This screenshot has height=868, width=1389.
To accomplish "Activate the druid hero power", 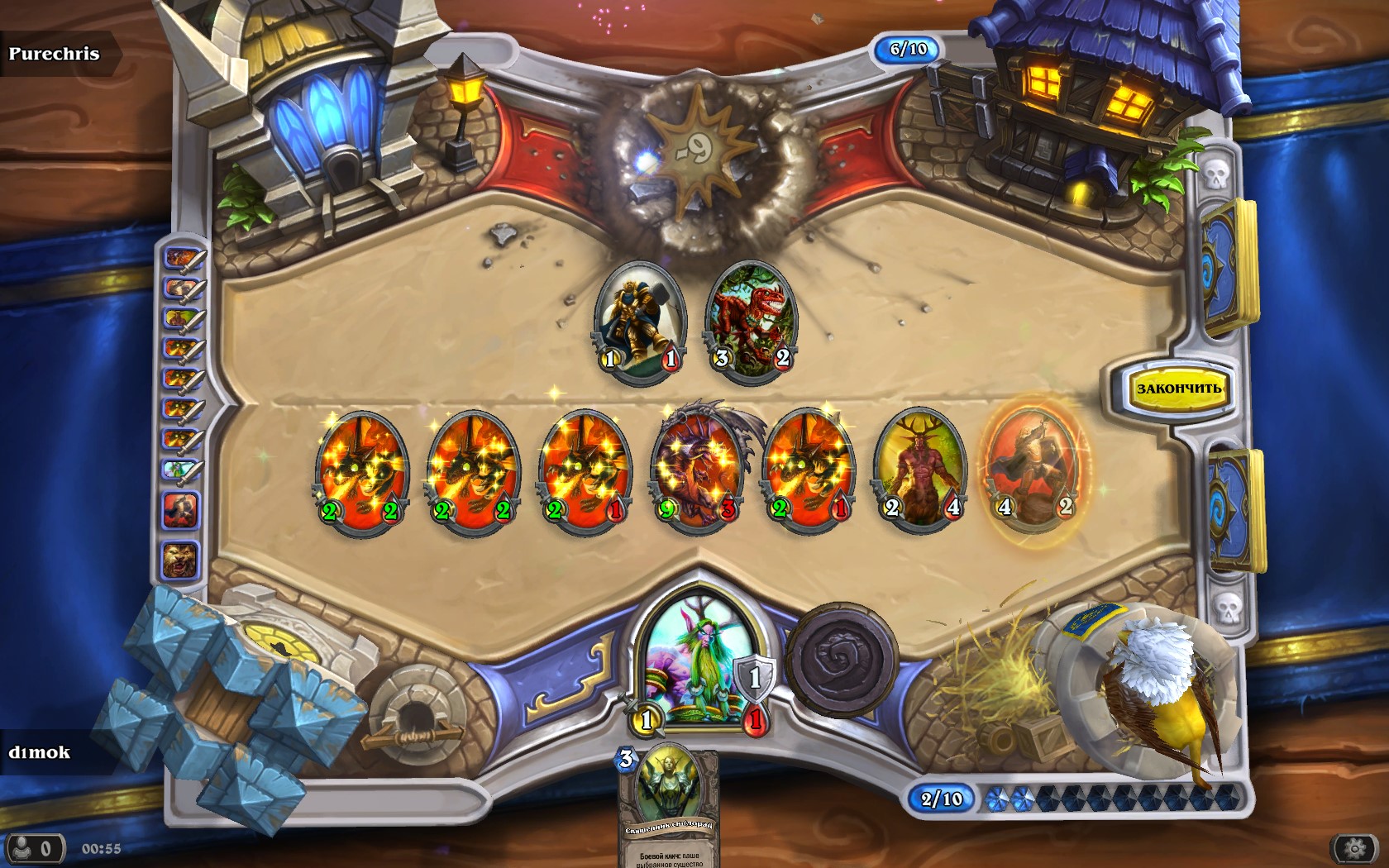I will click(842, 660).
